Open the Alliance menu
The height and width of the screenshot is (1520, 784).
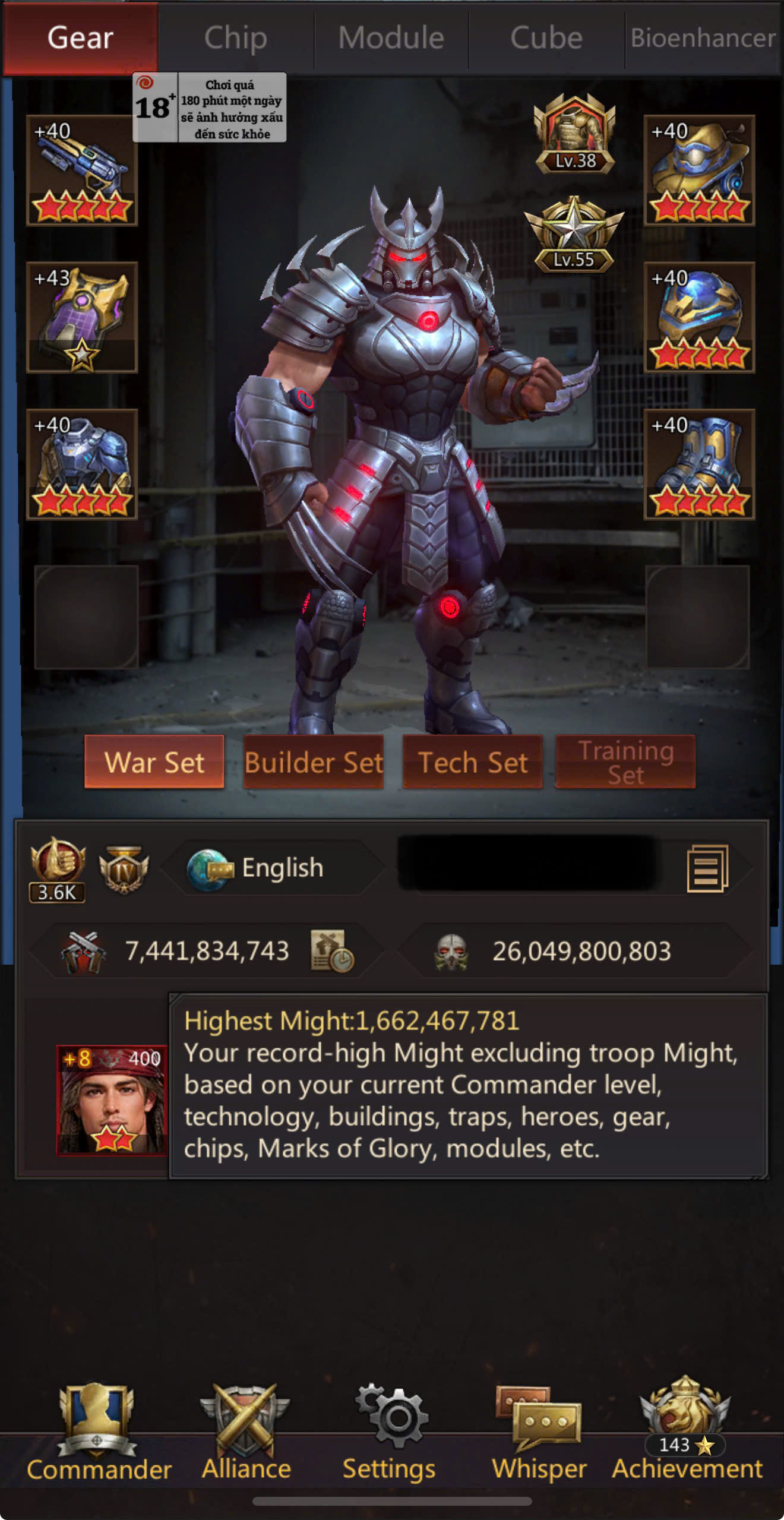[x=246, y=1433]
